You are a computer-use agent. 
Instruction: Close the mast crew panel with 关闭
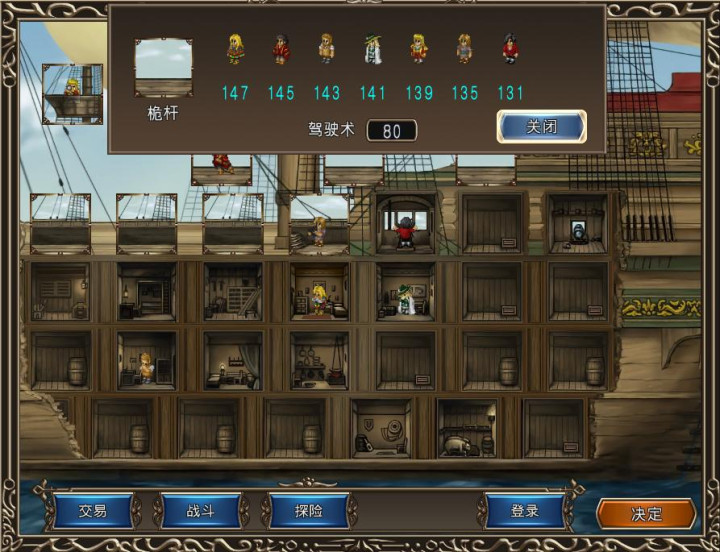541,127
